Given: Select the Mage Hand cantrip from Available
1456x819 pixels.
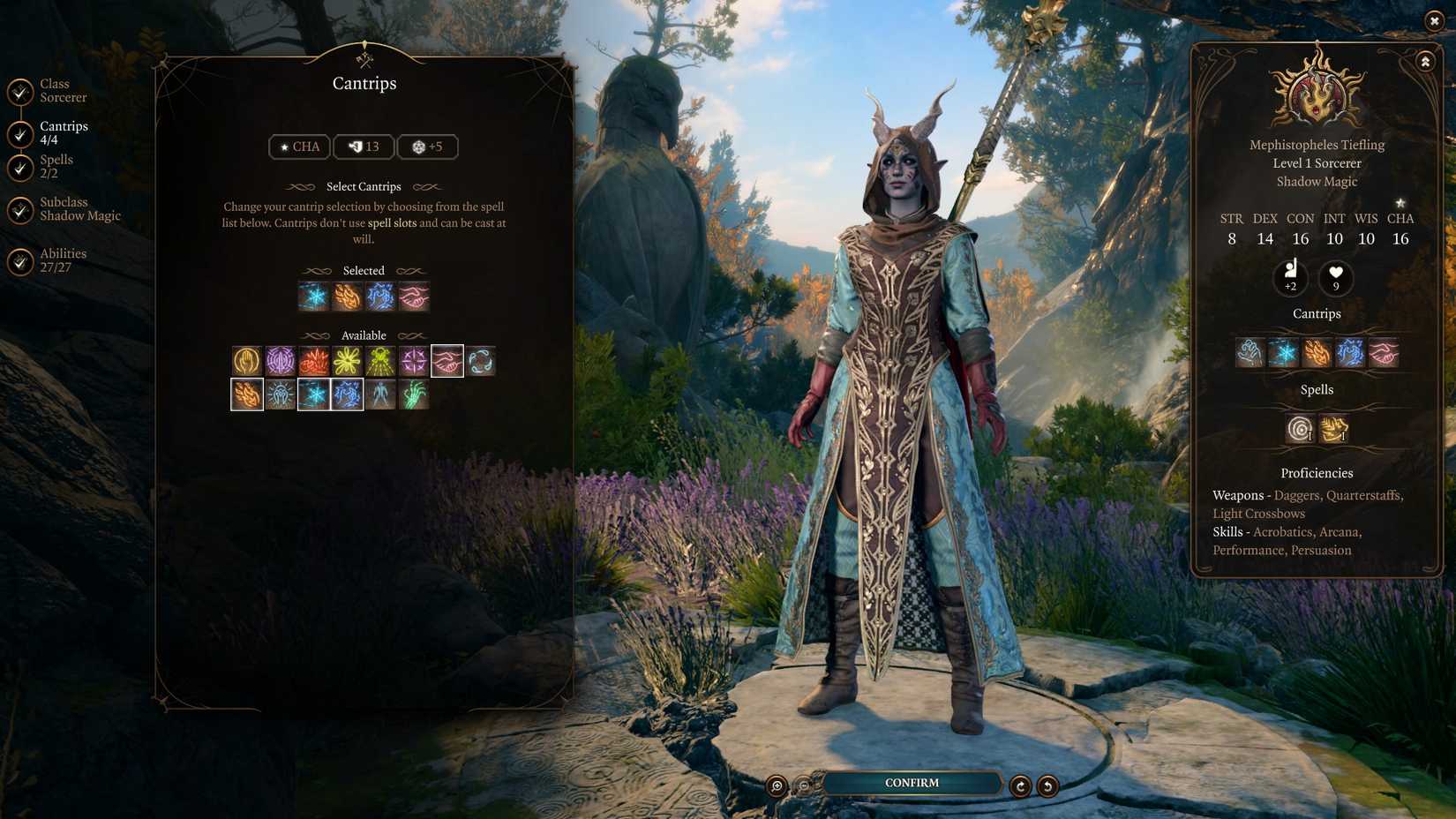Looking at the screenshot, I should click(248, 360).
